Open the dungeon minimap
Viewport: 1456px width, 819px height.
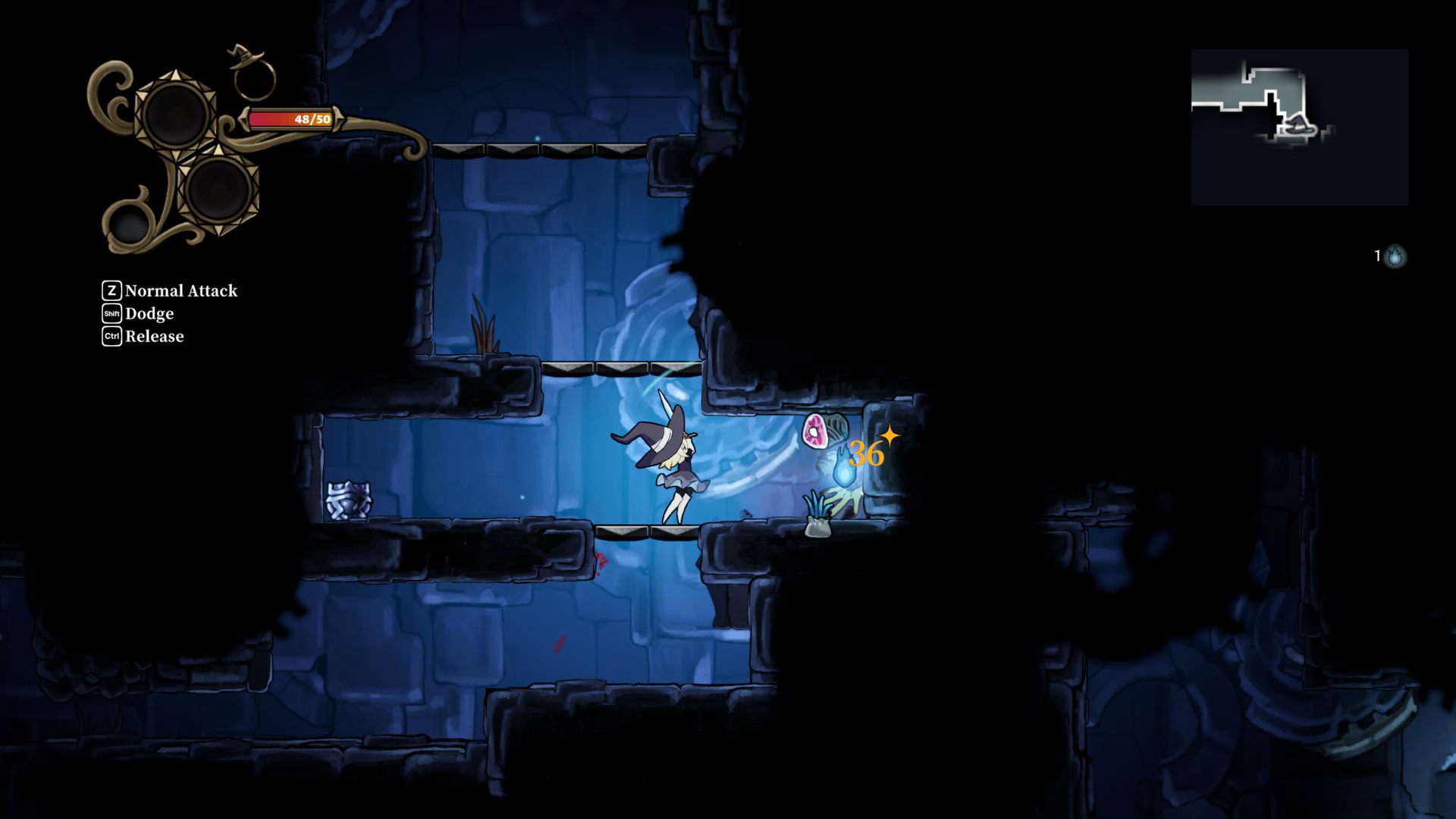tap(1300, 127)
